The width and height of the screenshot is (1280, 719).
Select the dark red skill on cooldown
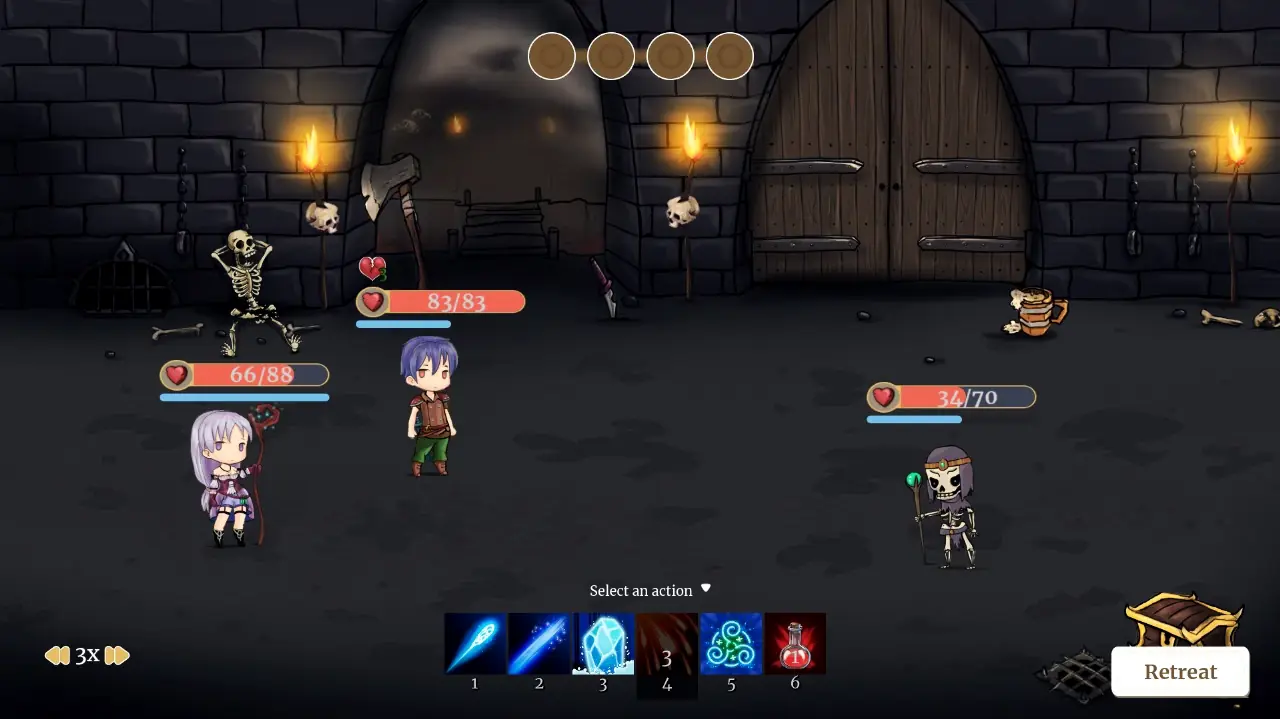(667, 644)
